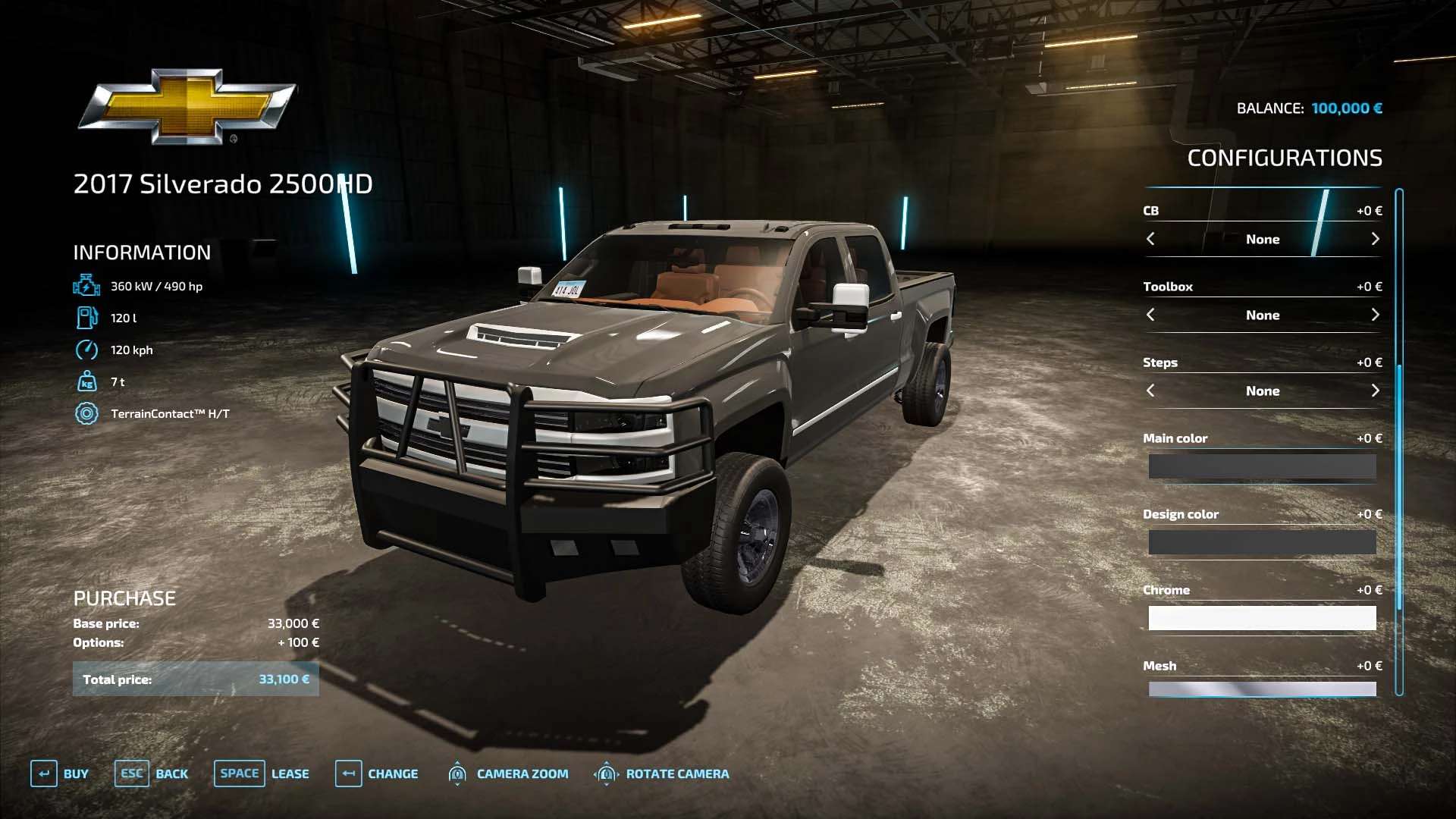Choose previous Toolbox option arrow
The height and width of the screenshot is (819, 1456).
click(x=1150, y=315)
